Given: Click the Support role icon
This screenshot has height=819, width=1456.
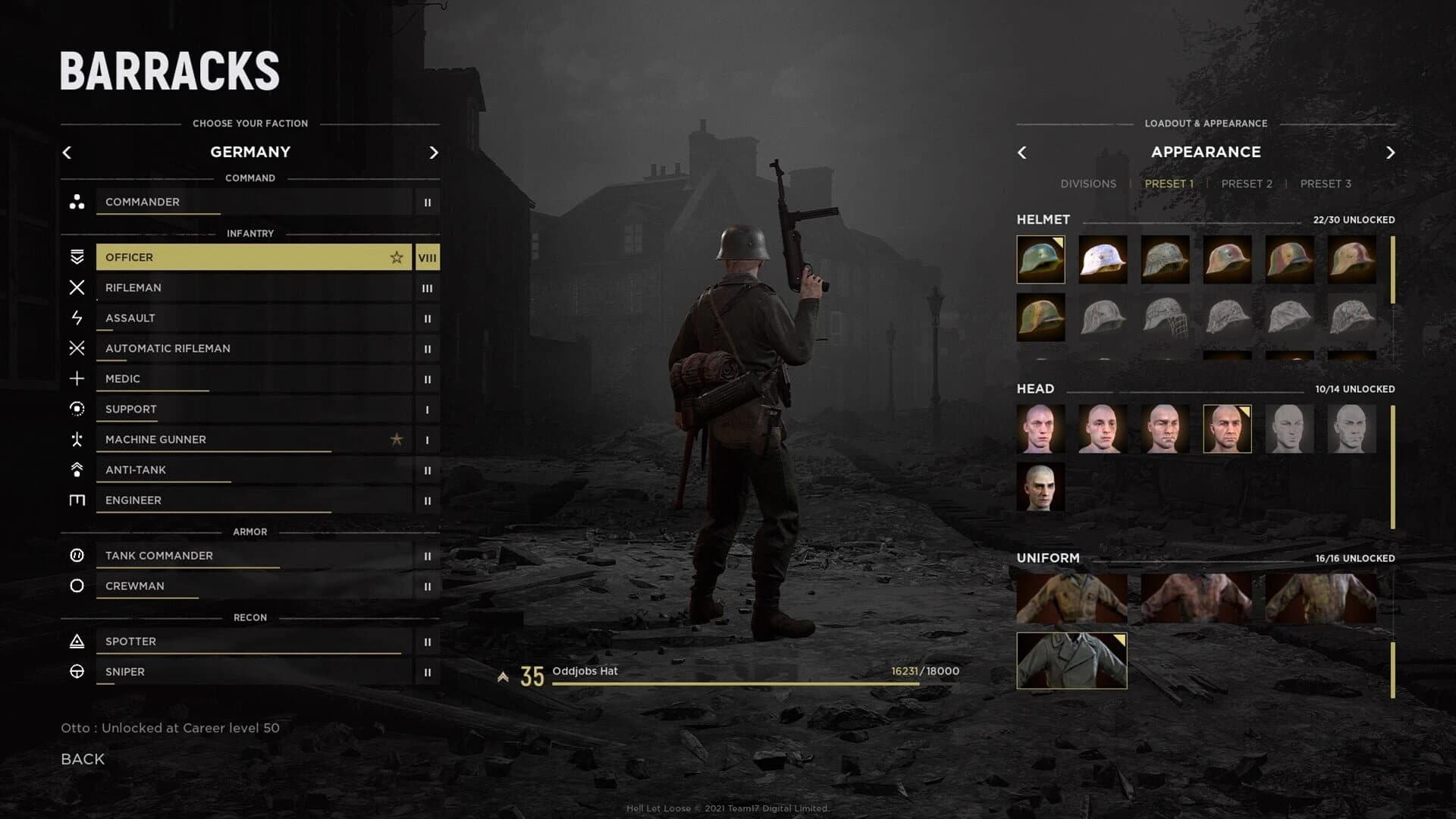Looking at the screenshot, I should click(77, 409).
